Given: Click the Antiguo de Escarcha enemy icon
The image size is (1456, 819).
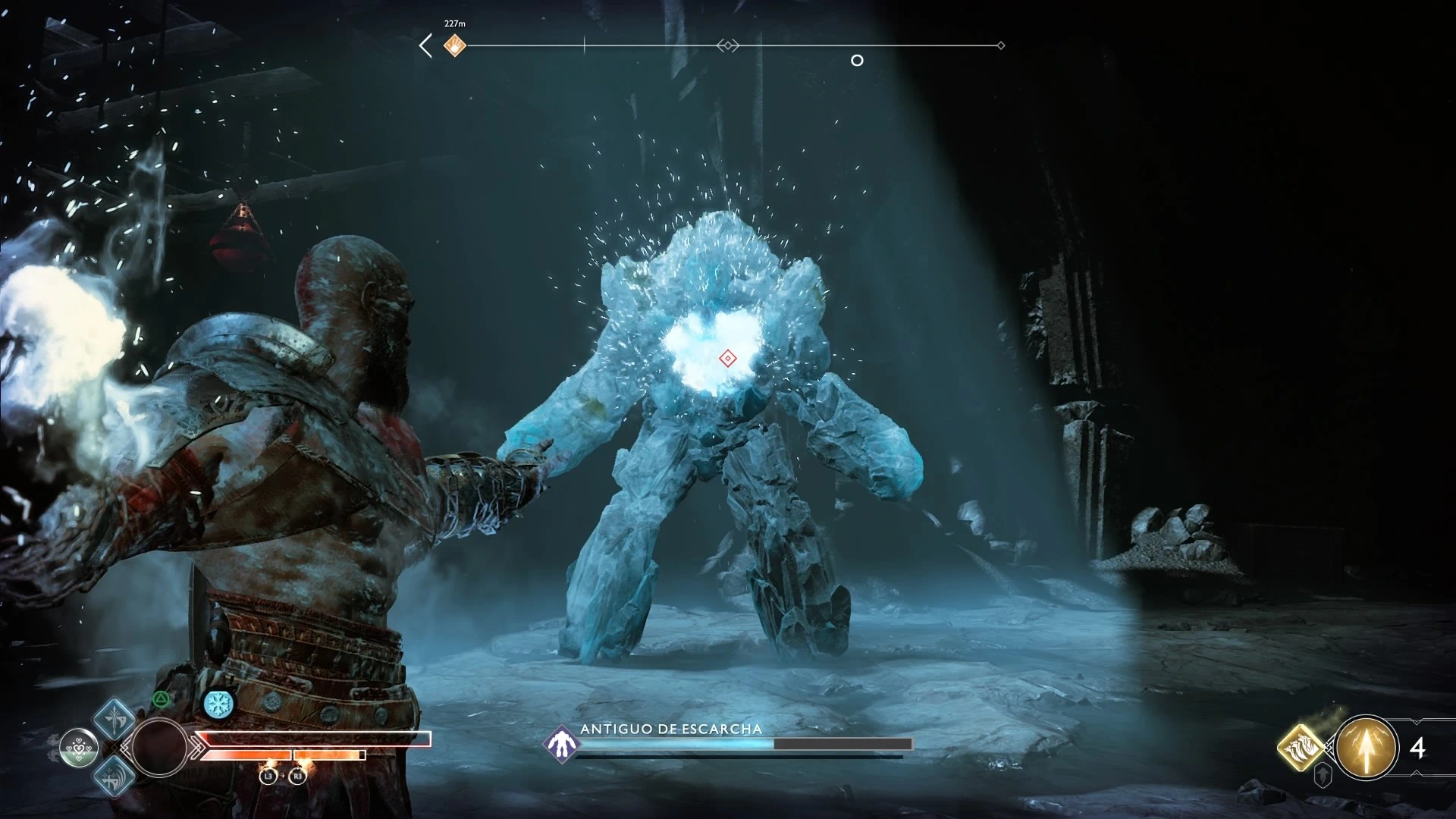Looking at the screenshot, I should click(561, 743).
